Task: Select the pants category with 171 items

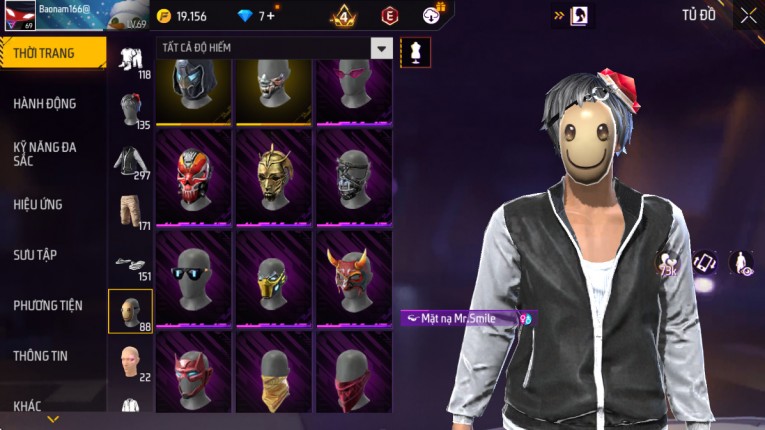Action: 130,211
